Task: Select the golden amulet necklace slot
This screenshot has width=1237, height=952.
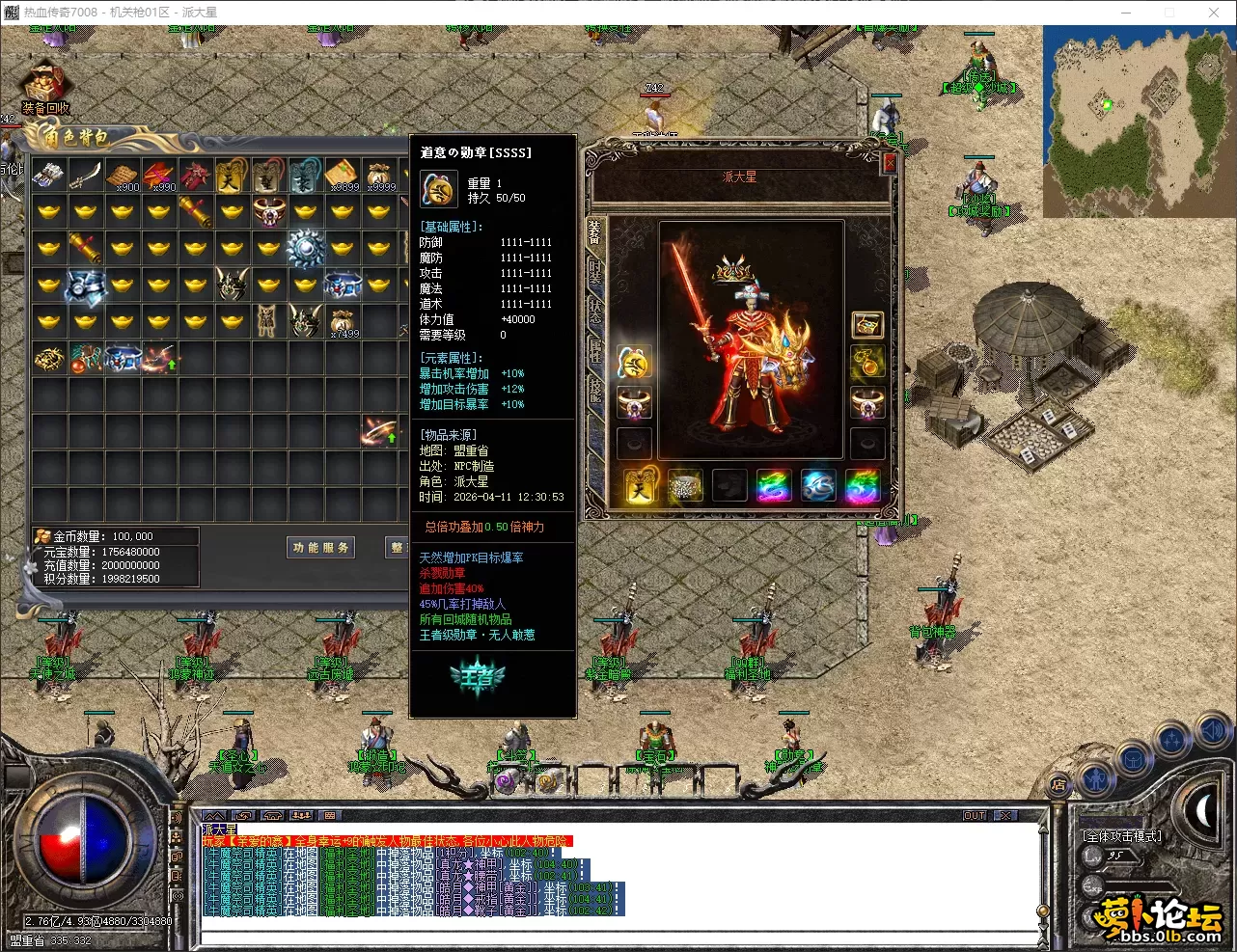Action: [866, 364]
